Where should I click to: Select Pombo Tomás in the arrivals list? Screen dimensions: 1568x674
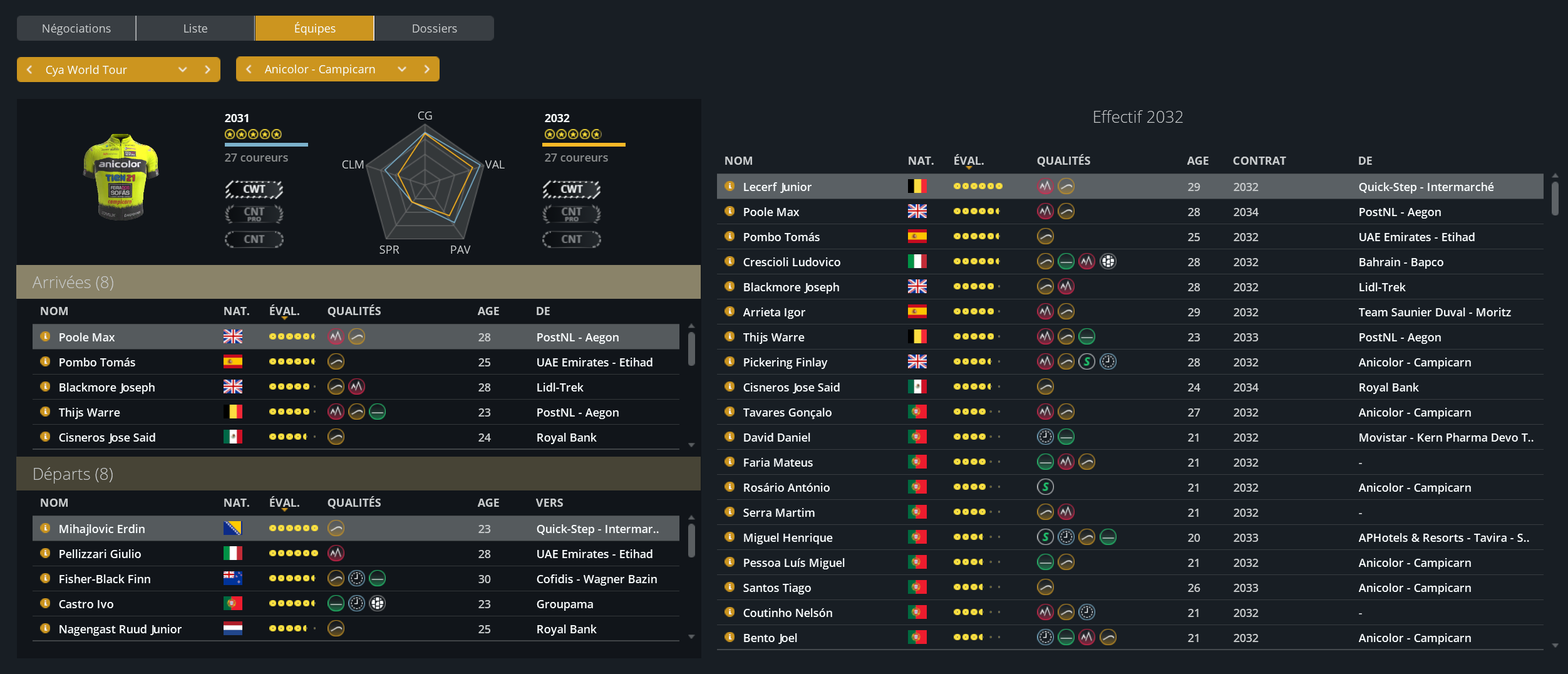click(x=97, y=362)
